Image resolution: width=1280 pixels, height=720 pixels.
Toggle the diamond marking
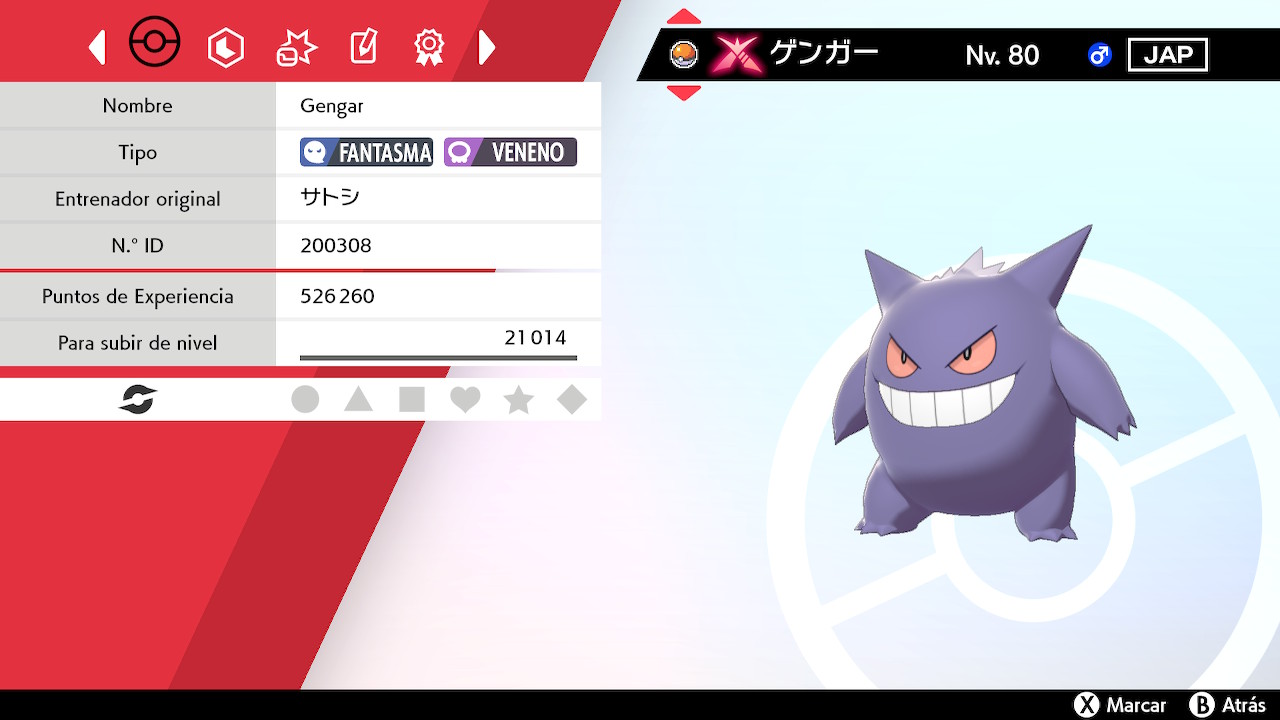(572, 400)
